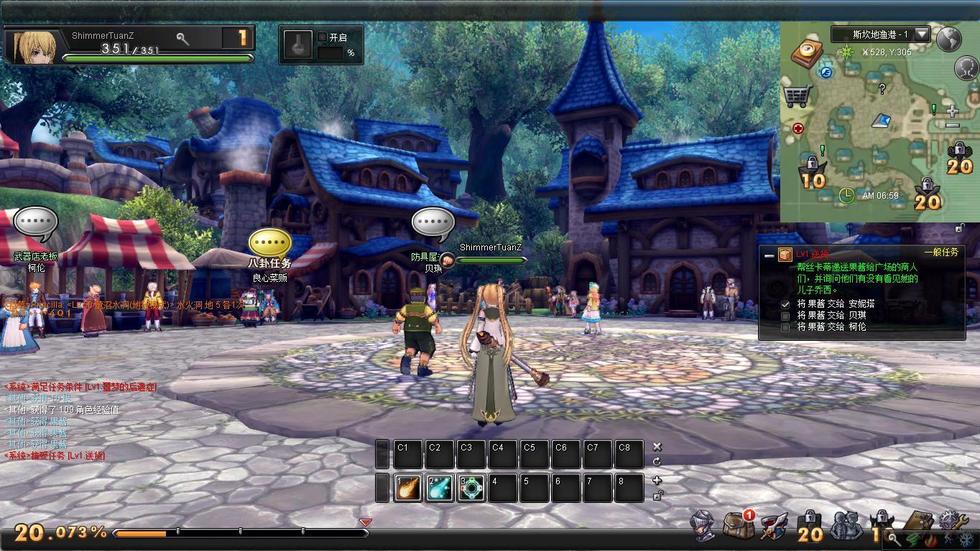
Task: Expand the 斯坎地渔港 channel dropdown
Action: click(921, 35)
